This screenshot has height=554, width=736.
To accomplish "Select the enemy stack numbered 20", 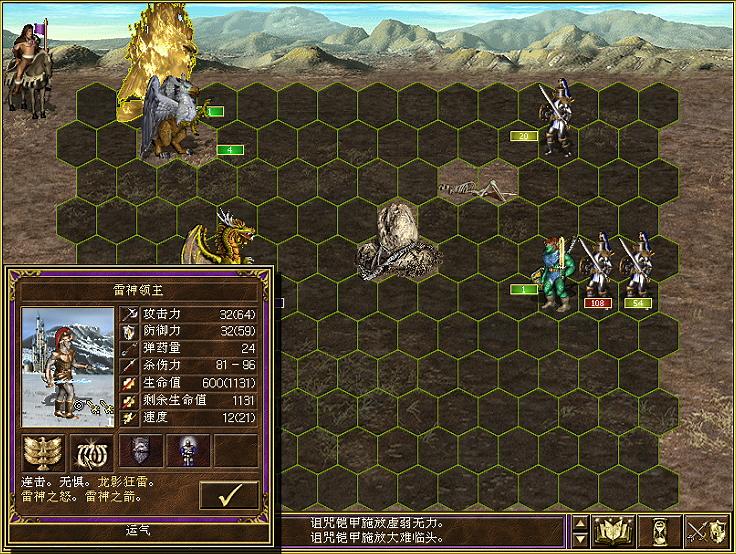I will click(x=553, y=120).
